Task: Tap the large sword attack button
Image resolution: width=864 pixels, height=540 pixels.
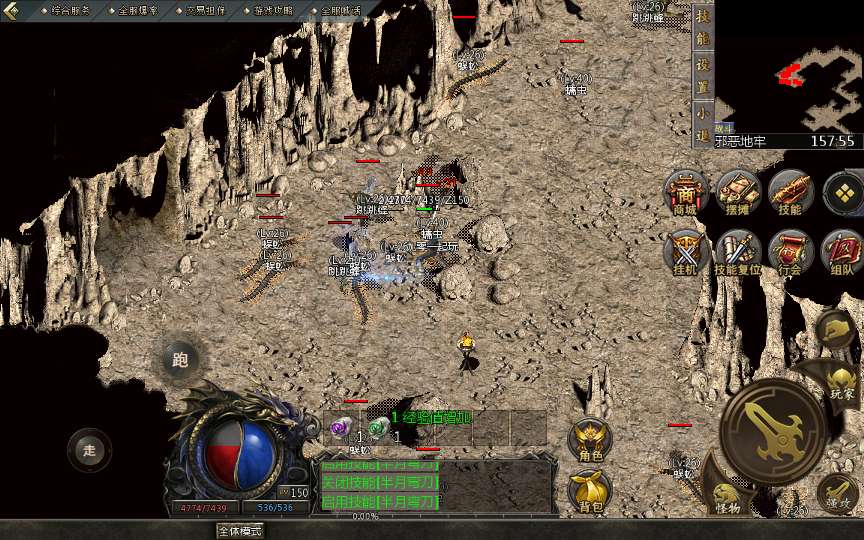Action: click(771, 431)
